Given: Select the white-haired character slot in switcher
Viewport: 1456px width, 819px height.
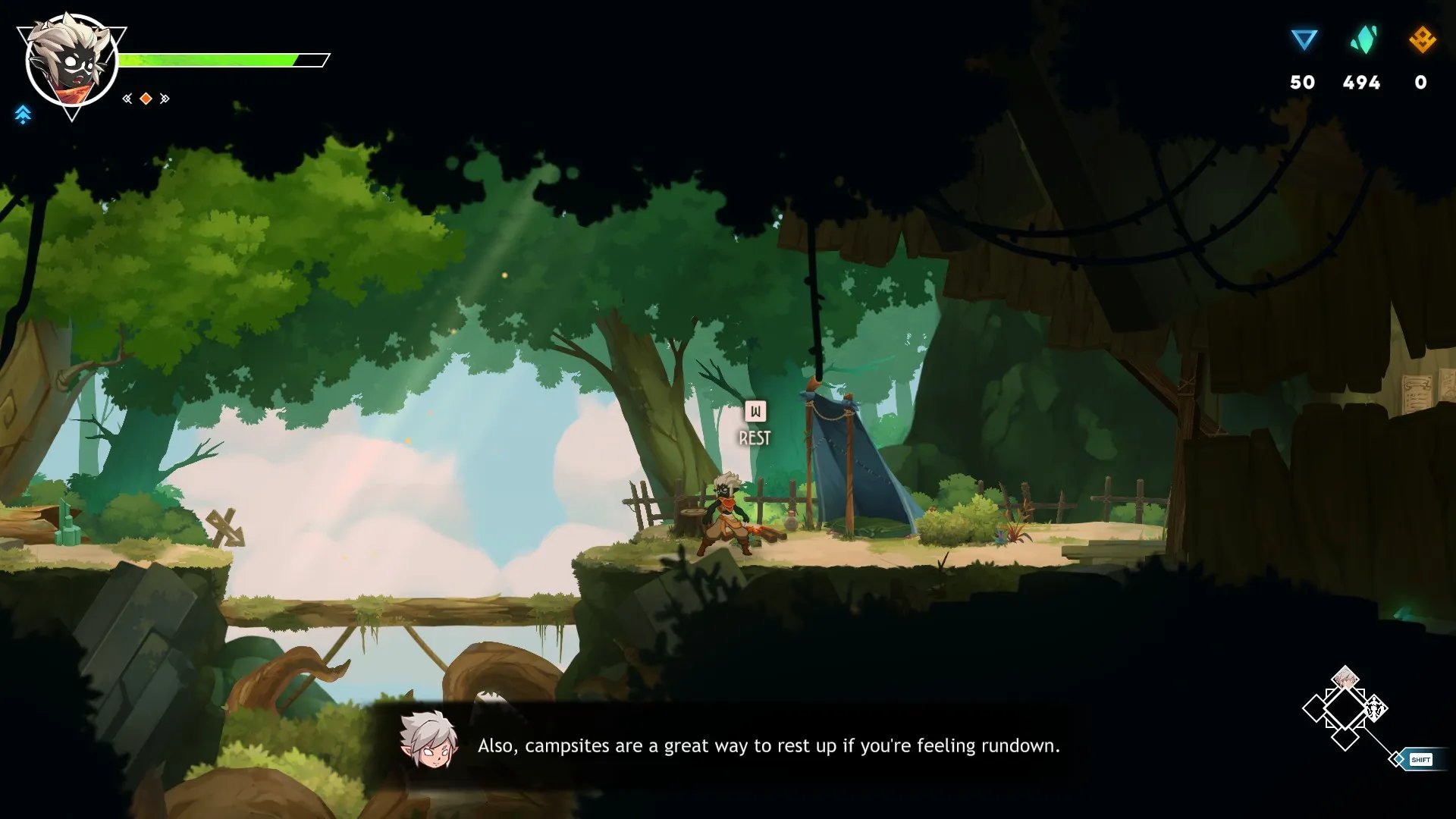Looking at the screenshot, I should [1345, 677].
